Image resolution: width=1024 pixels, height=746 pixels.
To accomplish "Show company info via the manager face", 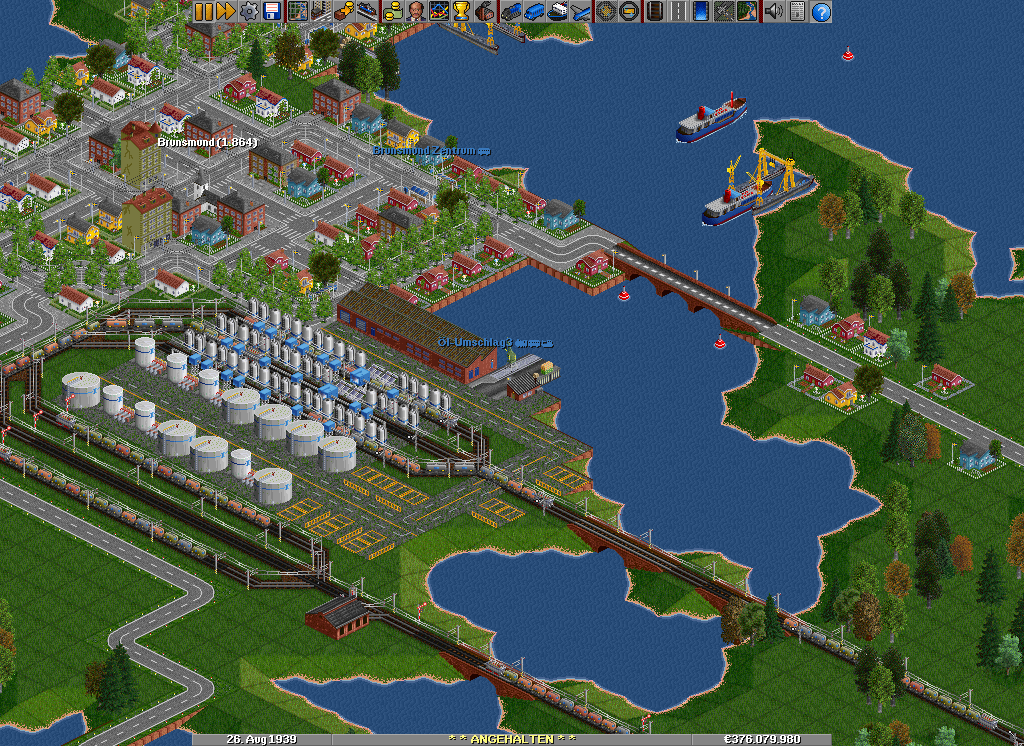I will click(414, 12).
